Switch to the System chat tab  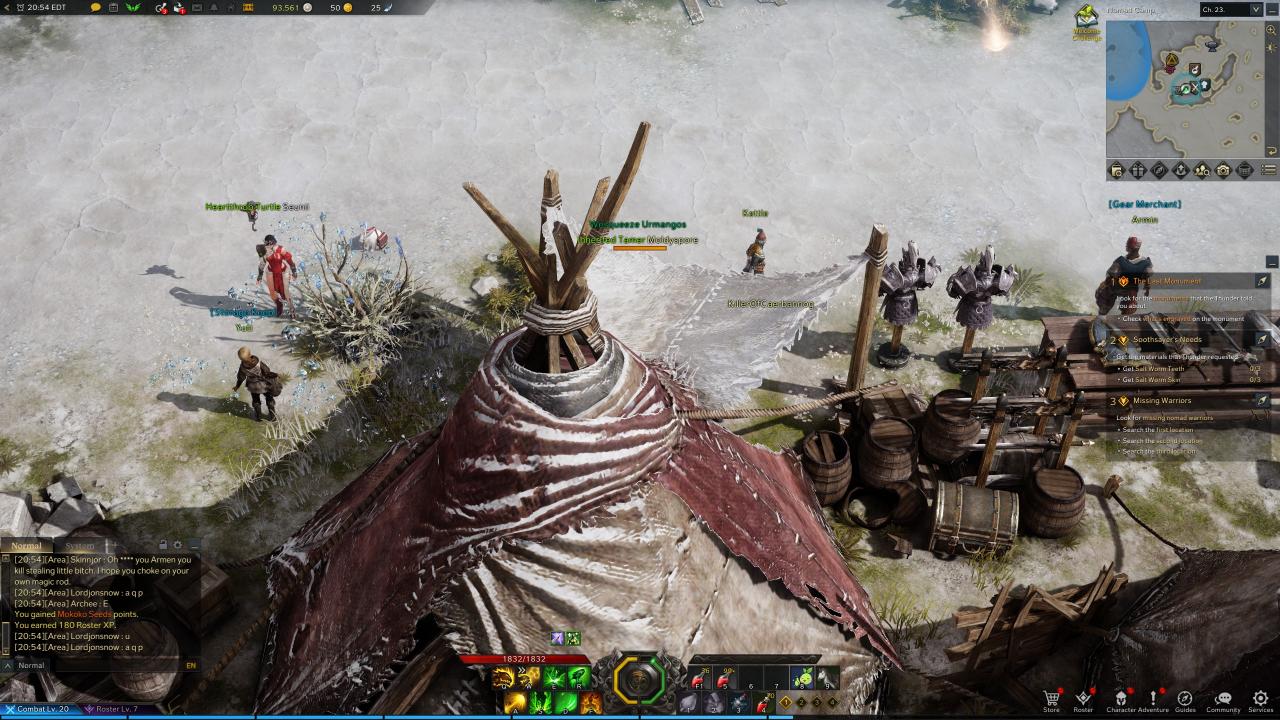80,546
